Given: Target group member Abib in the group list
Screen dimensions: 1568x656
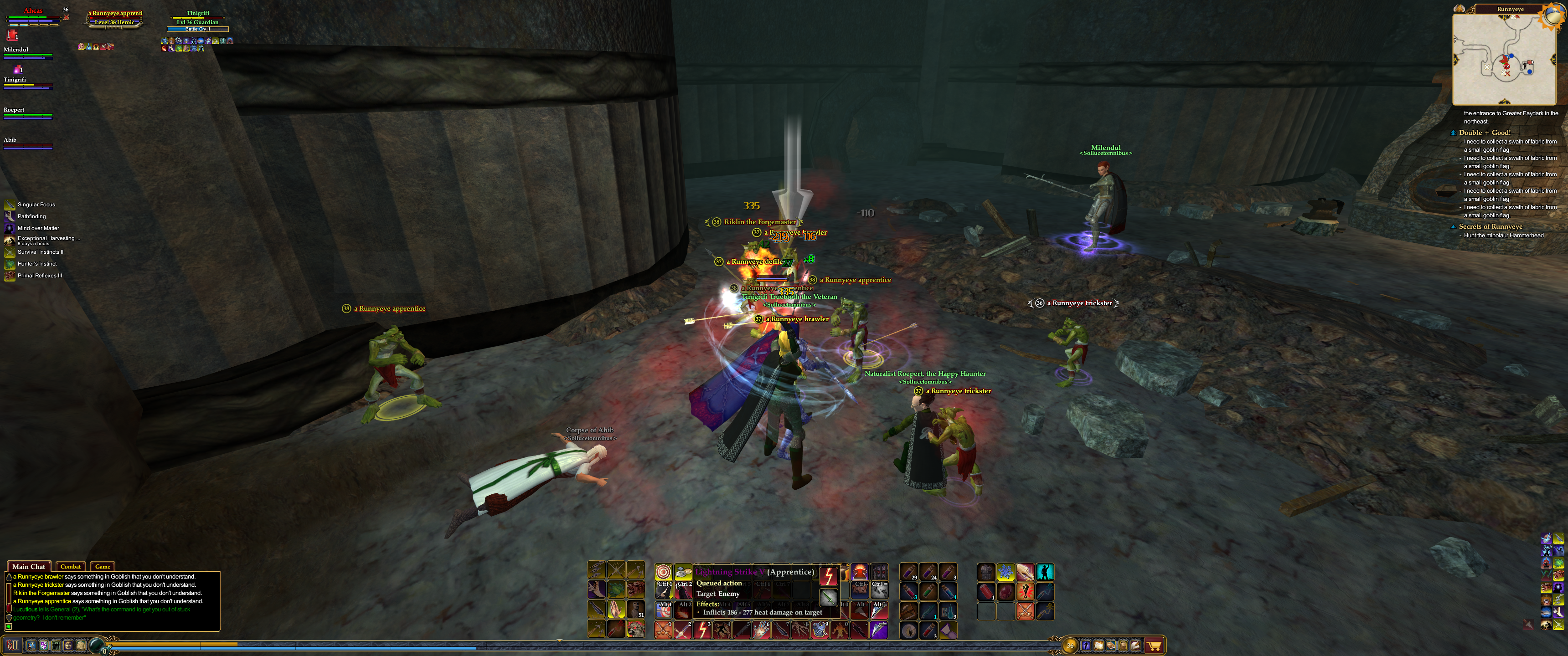Looking at the screenshot, I should click(x=10, y=140).
